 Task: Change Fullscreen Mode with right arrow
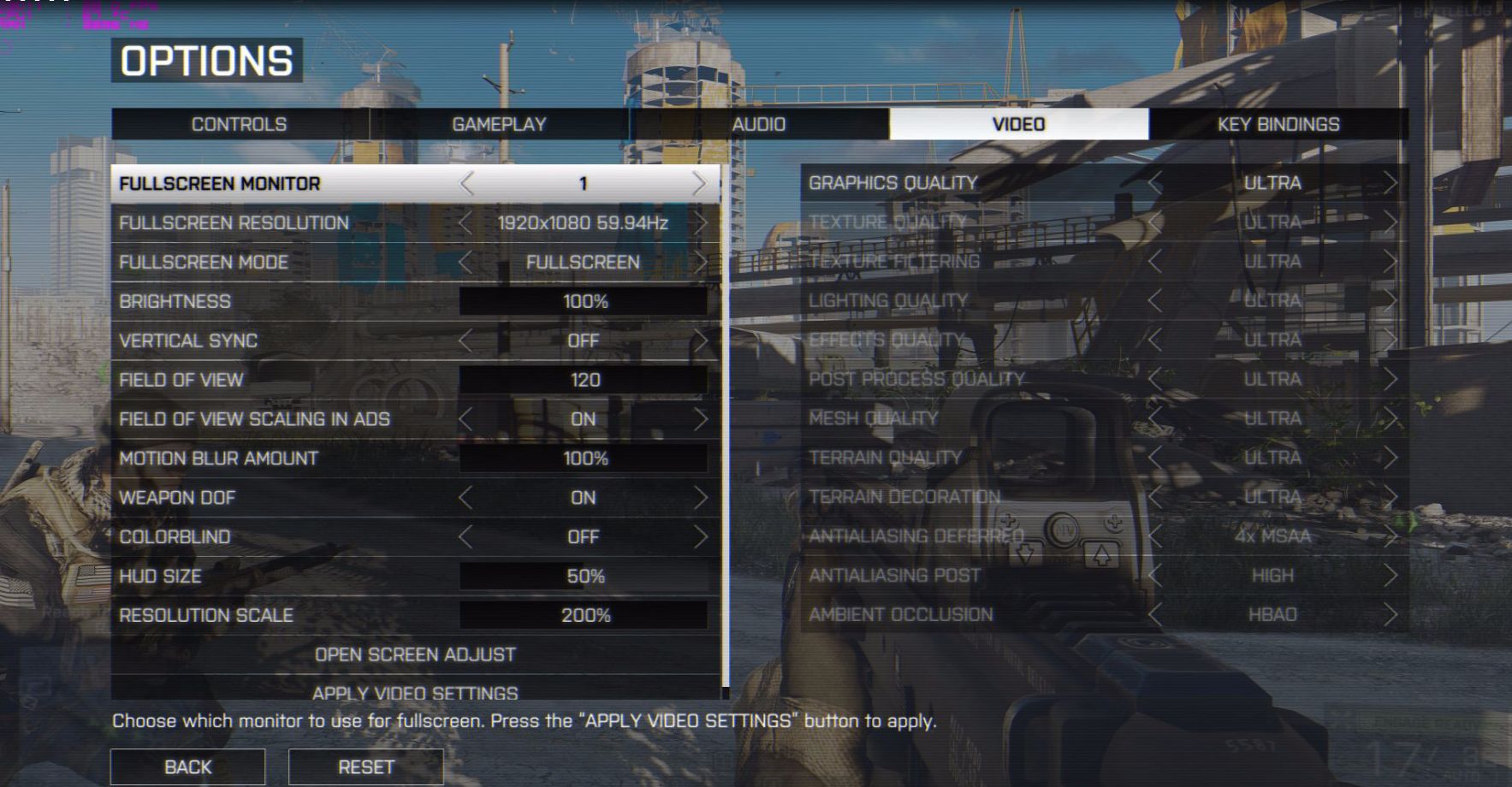(x=700, y=262)
